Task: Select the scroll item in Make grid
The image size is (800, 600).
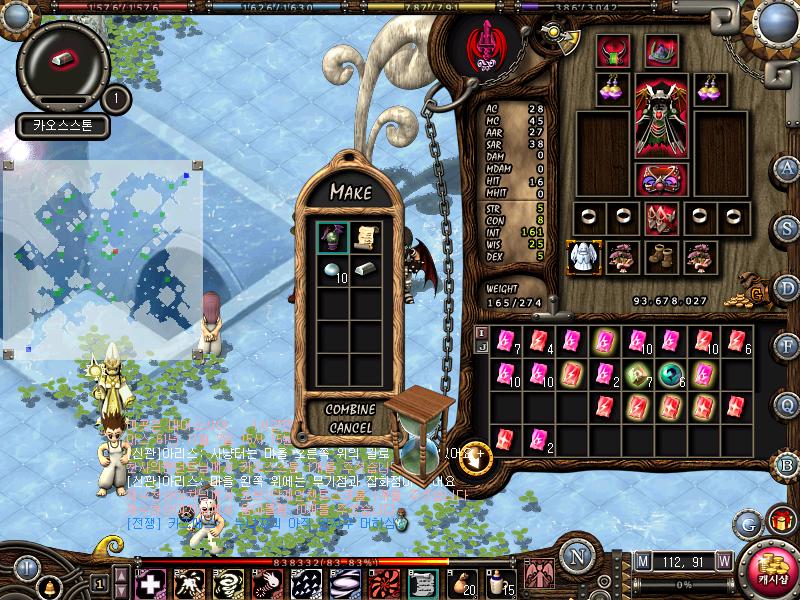Action: tap(366, 236)
